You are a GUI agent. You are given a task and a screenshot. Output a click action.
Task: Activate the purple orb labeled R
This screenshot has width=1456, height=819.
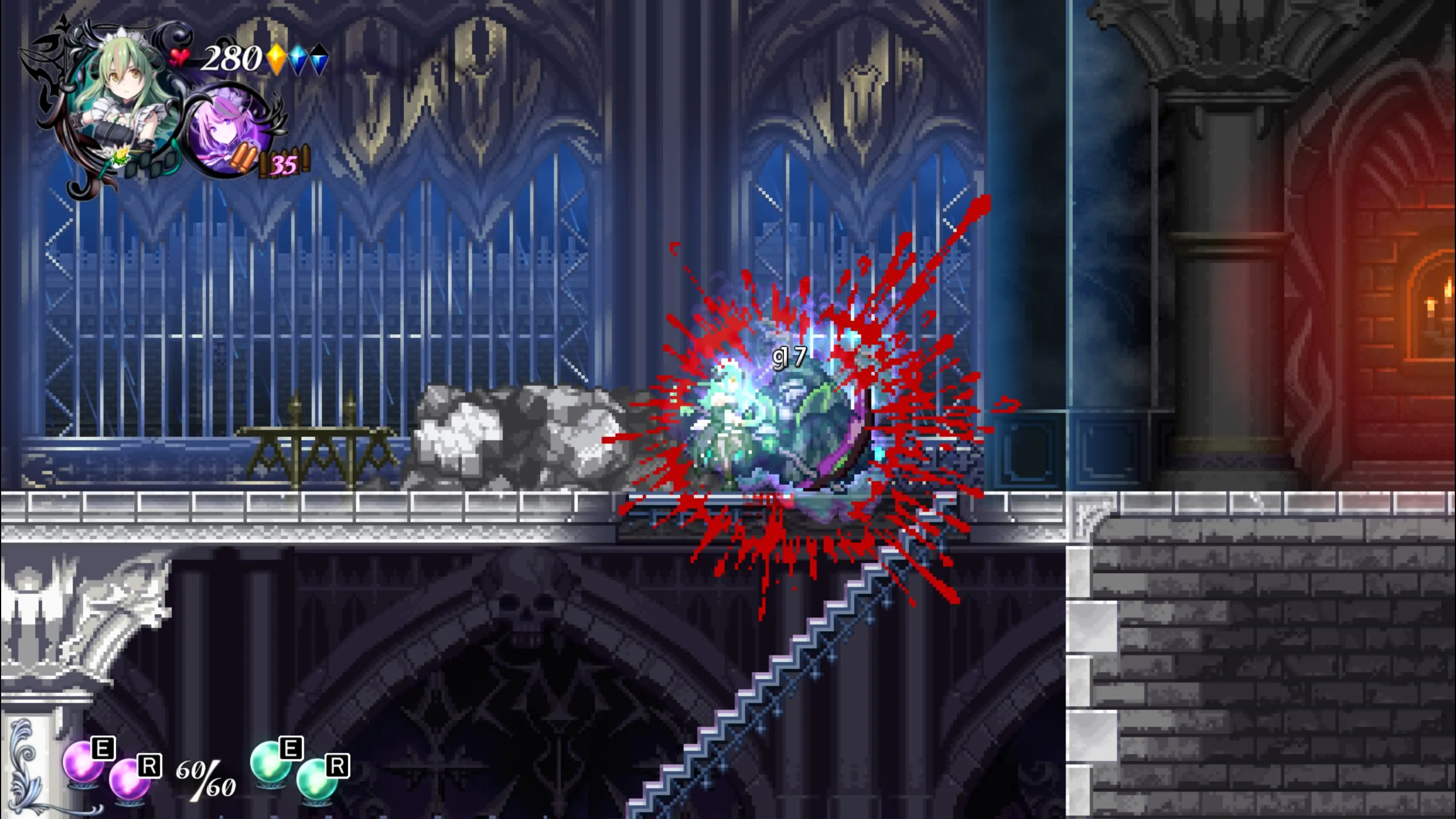coord(129,778)
